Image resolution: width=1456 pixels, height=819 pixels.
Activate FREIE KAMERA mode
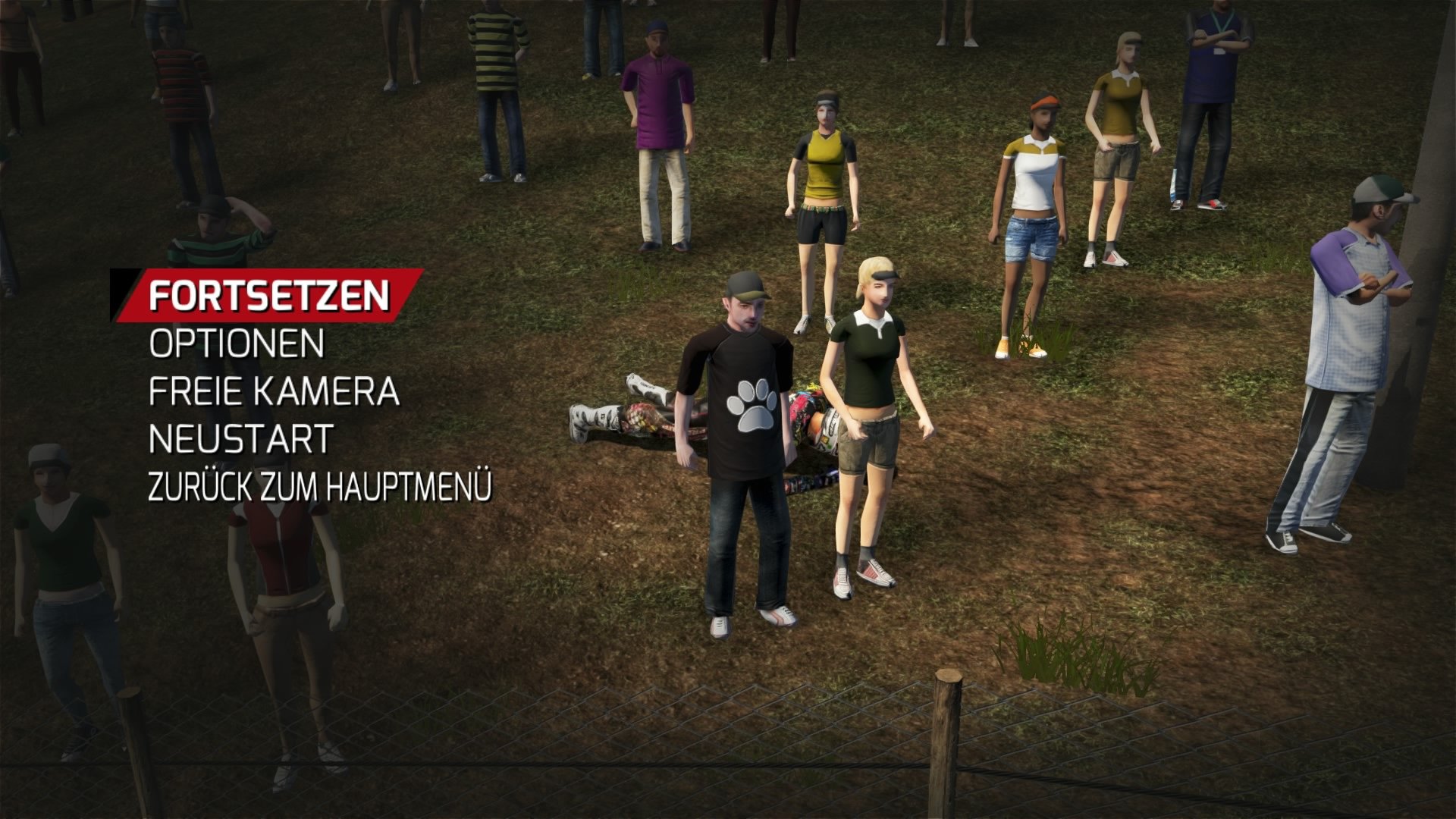[x=273, y=393]
